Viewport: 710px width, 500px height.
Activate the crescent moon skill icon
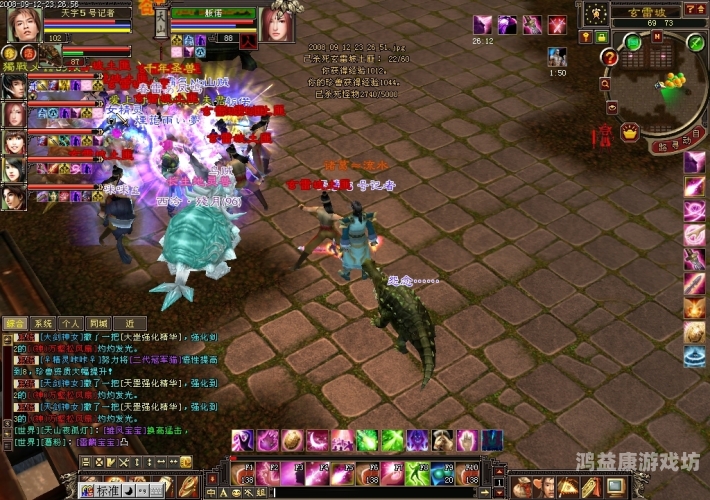pos(317,440)
